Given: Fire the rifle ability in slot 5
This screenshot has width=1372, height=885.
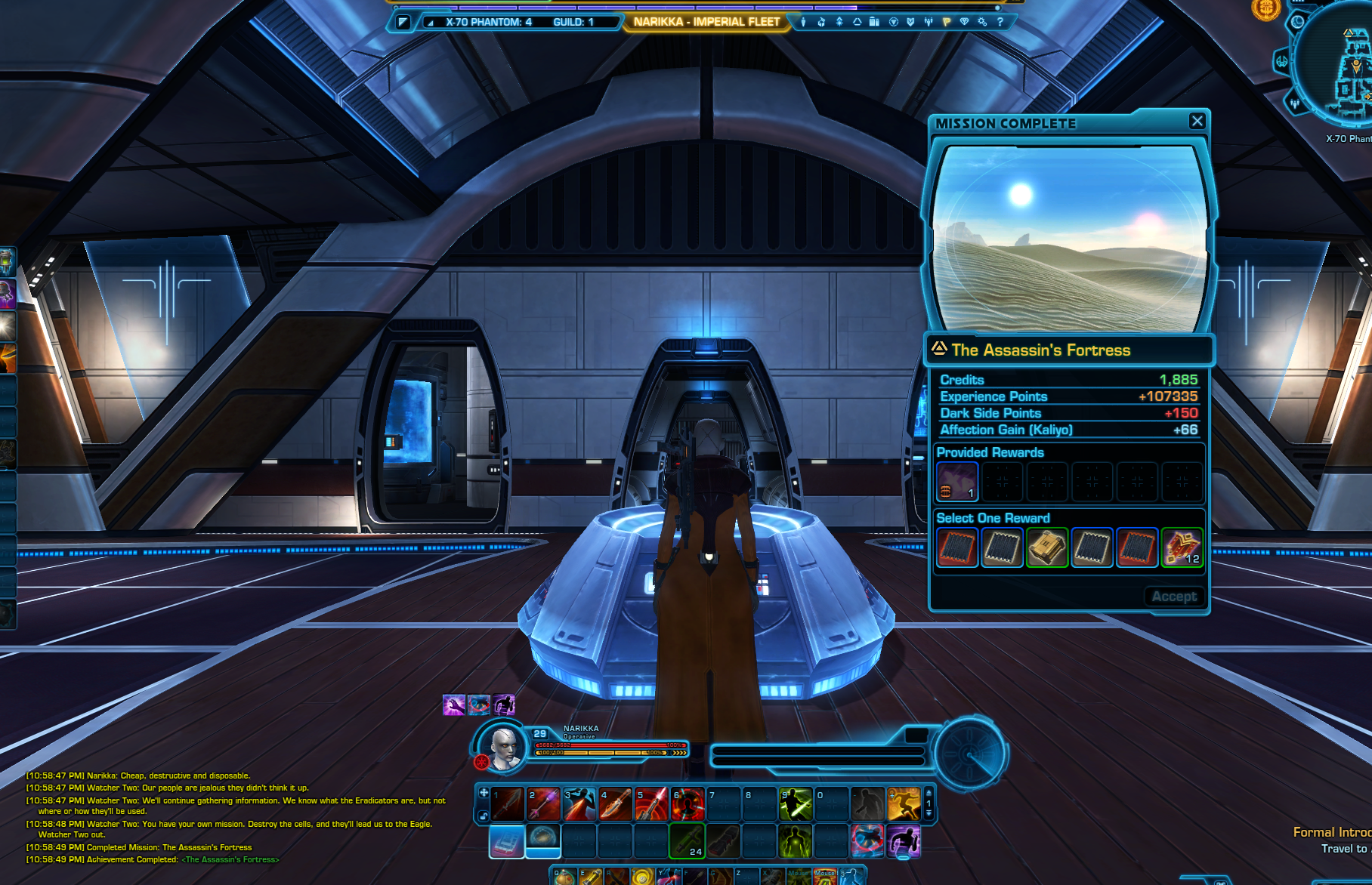Looking at the screenshot, I should point(651,804).
